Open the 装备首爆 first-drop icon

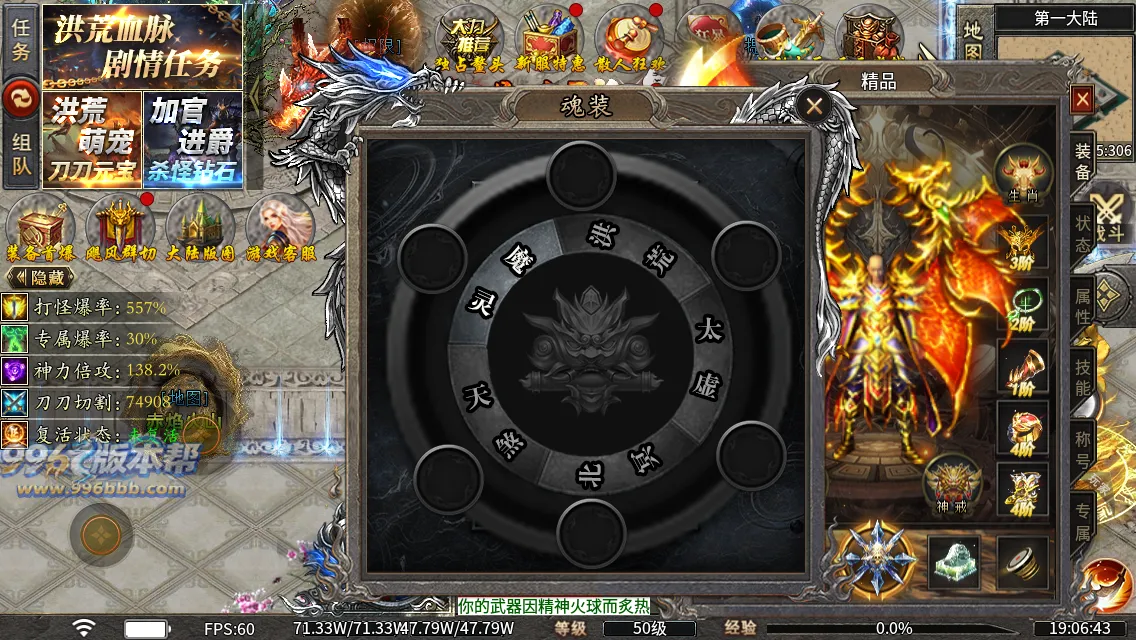41,230
